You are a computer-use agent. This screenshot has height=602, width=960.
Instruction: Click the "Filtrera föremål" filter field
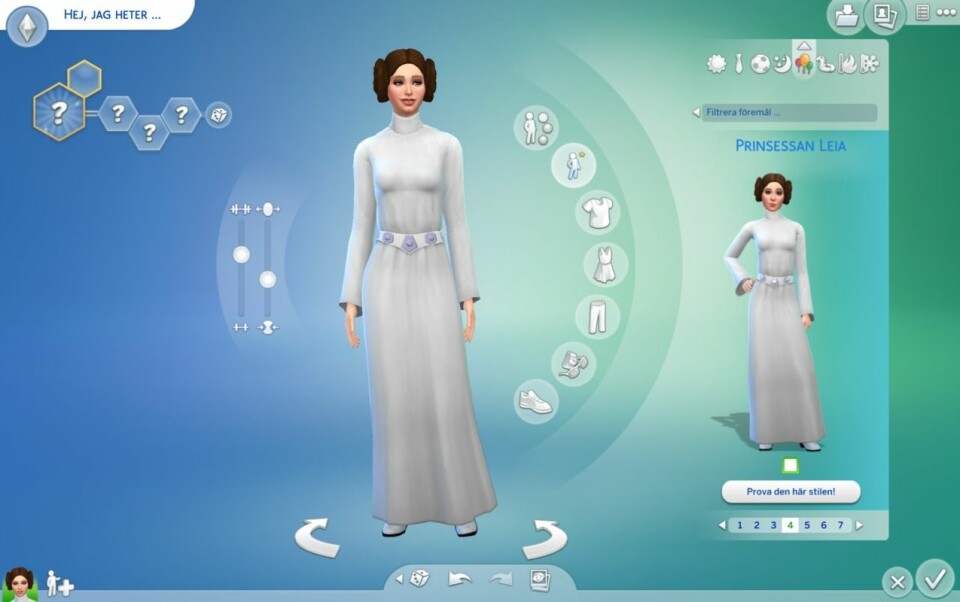coord(788,113)
